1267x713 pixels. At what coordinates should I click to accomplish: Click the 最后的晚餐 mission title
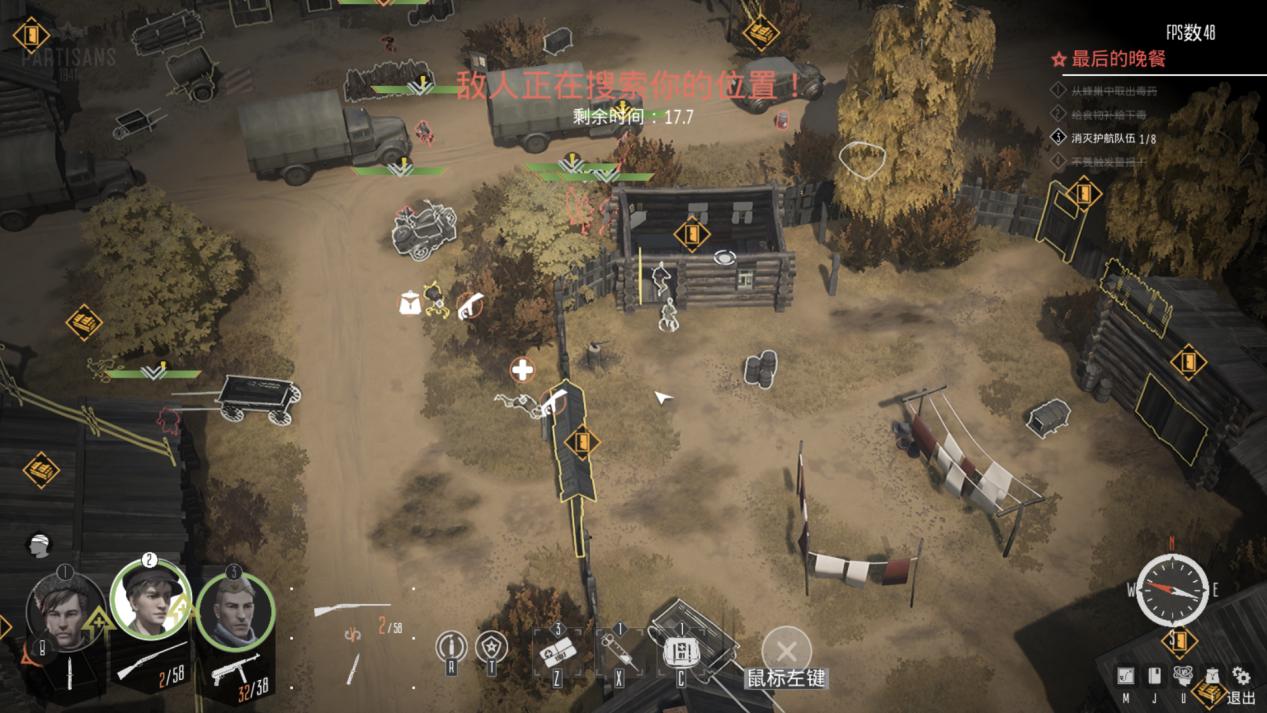point(1118,59)
